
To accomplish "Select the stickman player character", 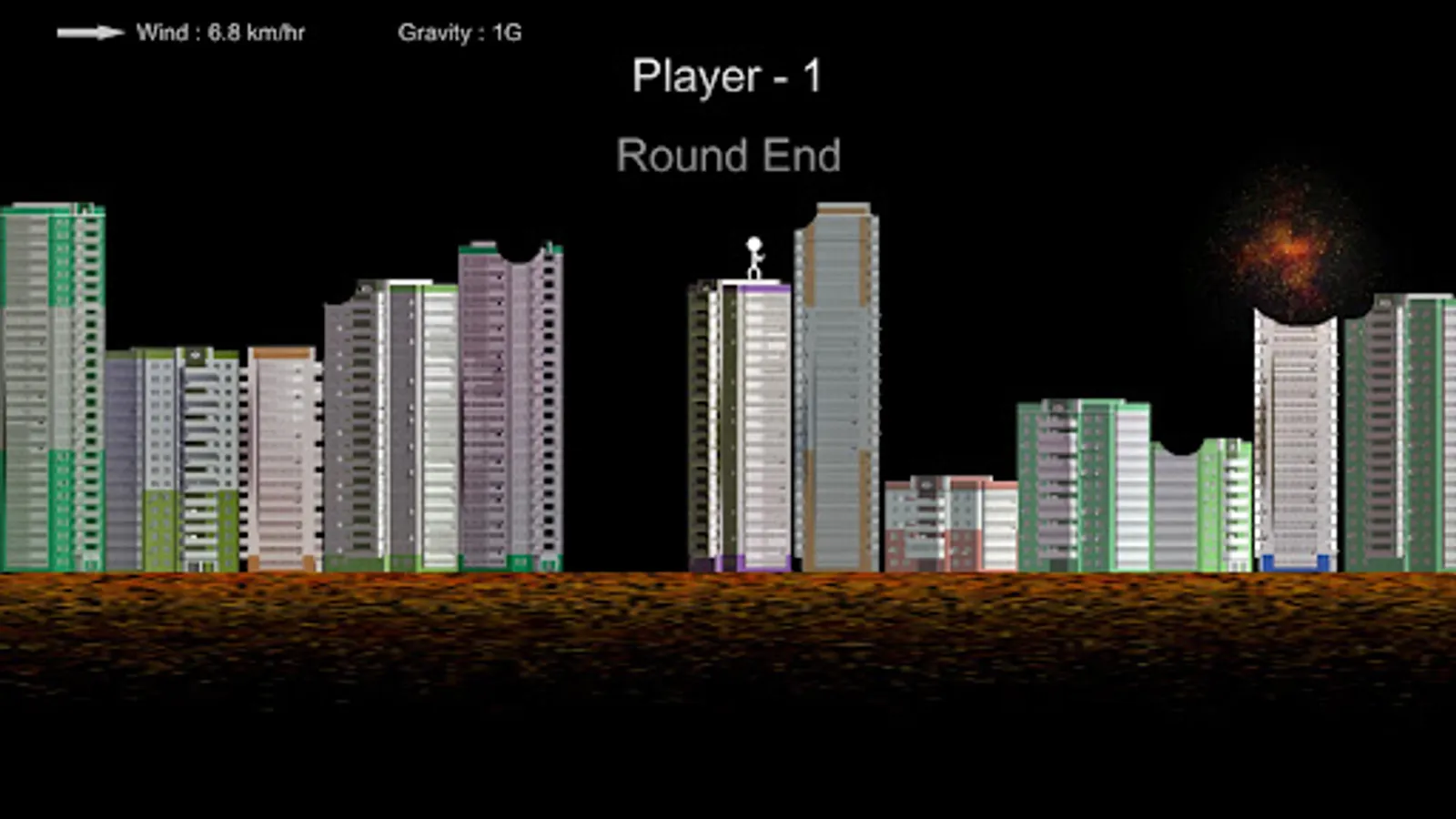I will (x=753, y=258).
